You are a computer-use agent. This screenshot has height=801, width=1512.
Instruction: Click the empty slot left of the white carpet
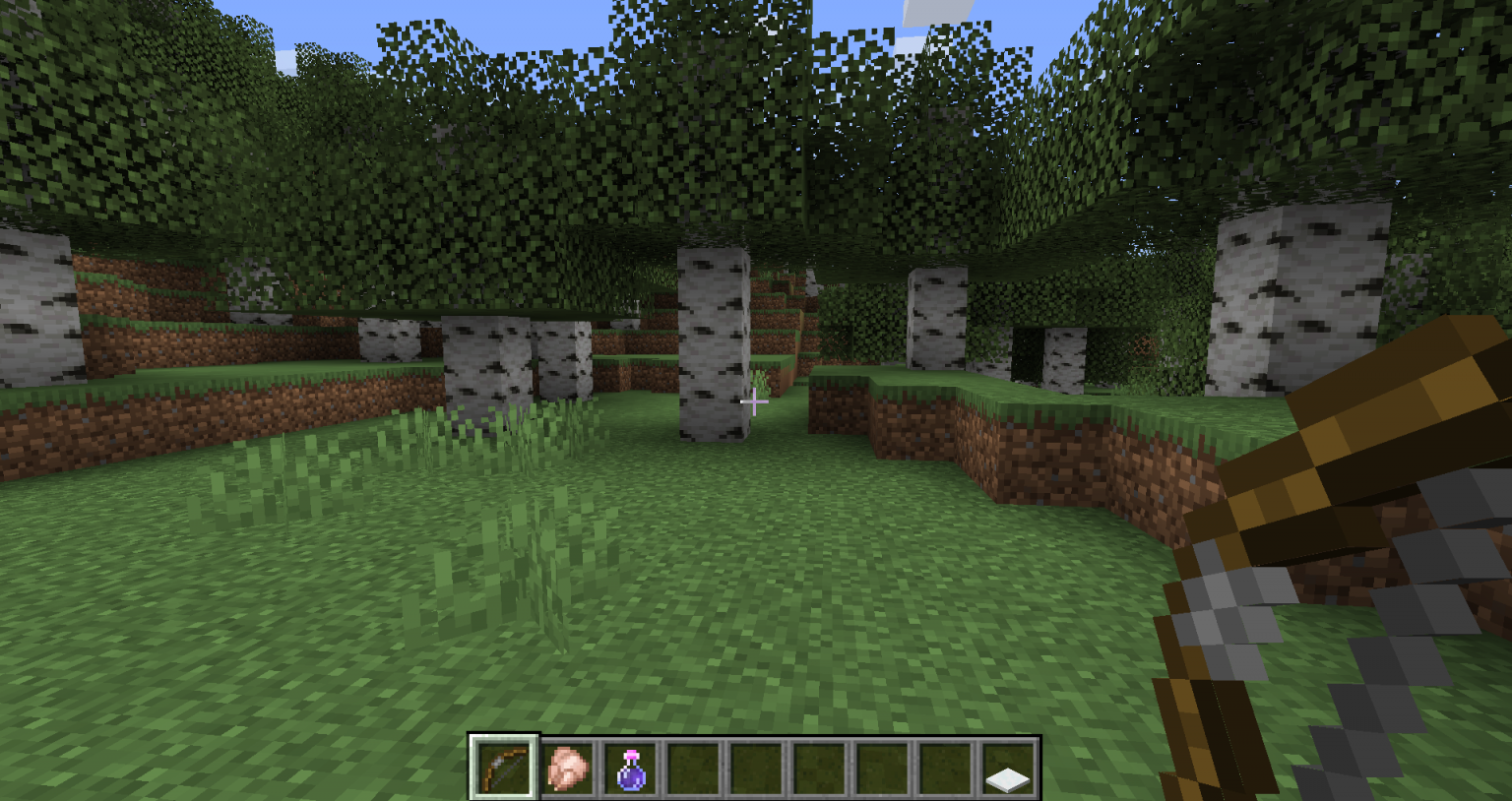click(x=945, y=774)
